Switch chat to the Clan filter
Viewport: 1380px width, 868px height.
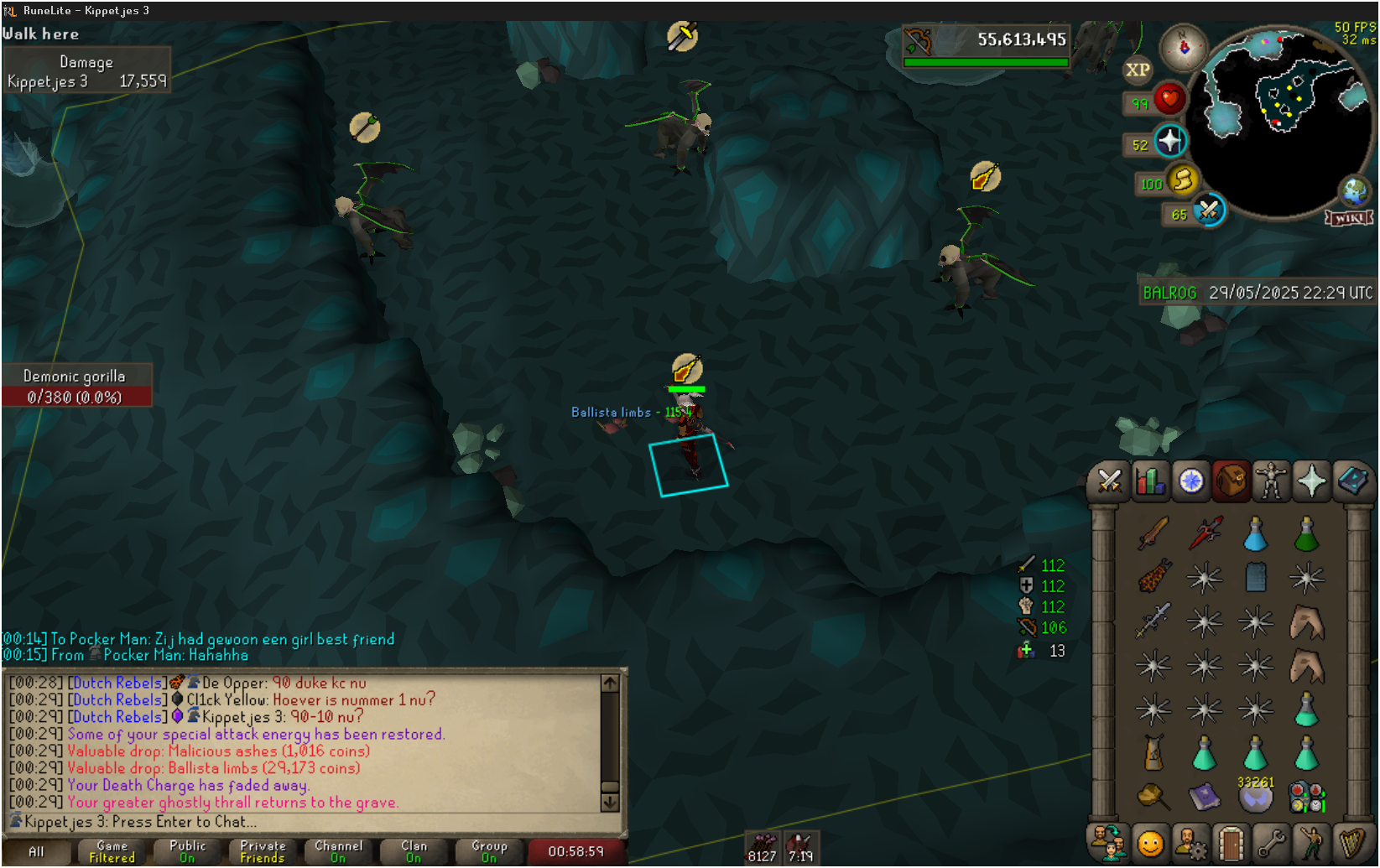click(414, 851)
